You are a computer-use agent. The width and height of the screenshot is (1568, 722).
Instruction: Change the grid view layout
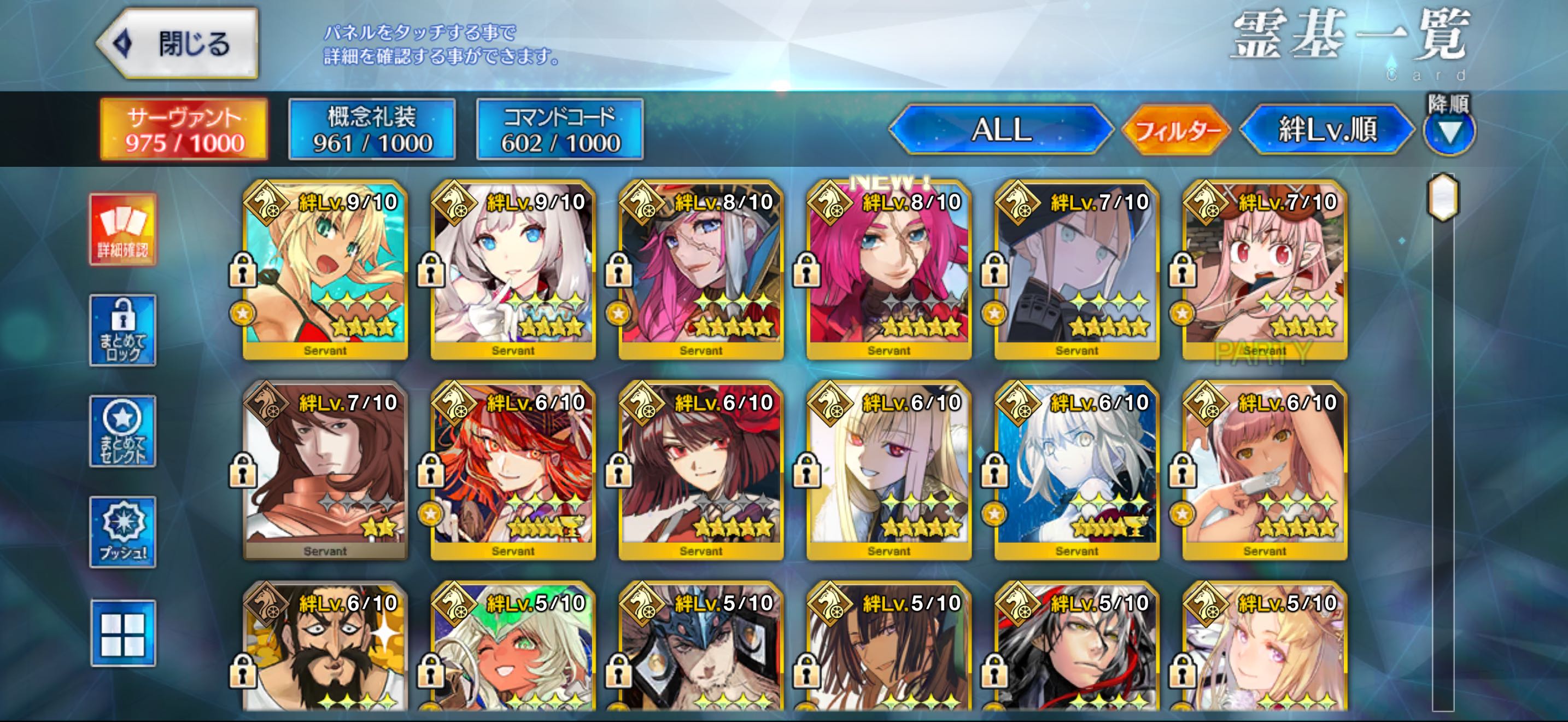[x=123, y=633]
